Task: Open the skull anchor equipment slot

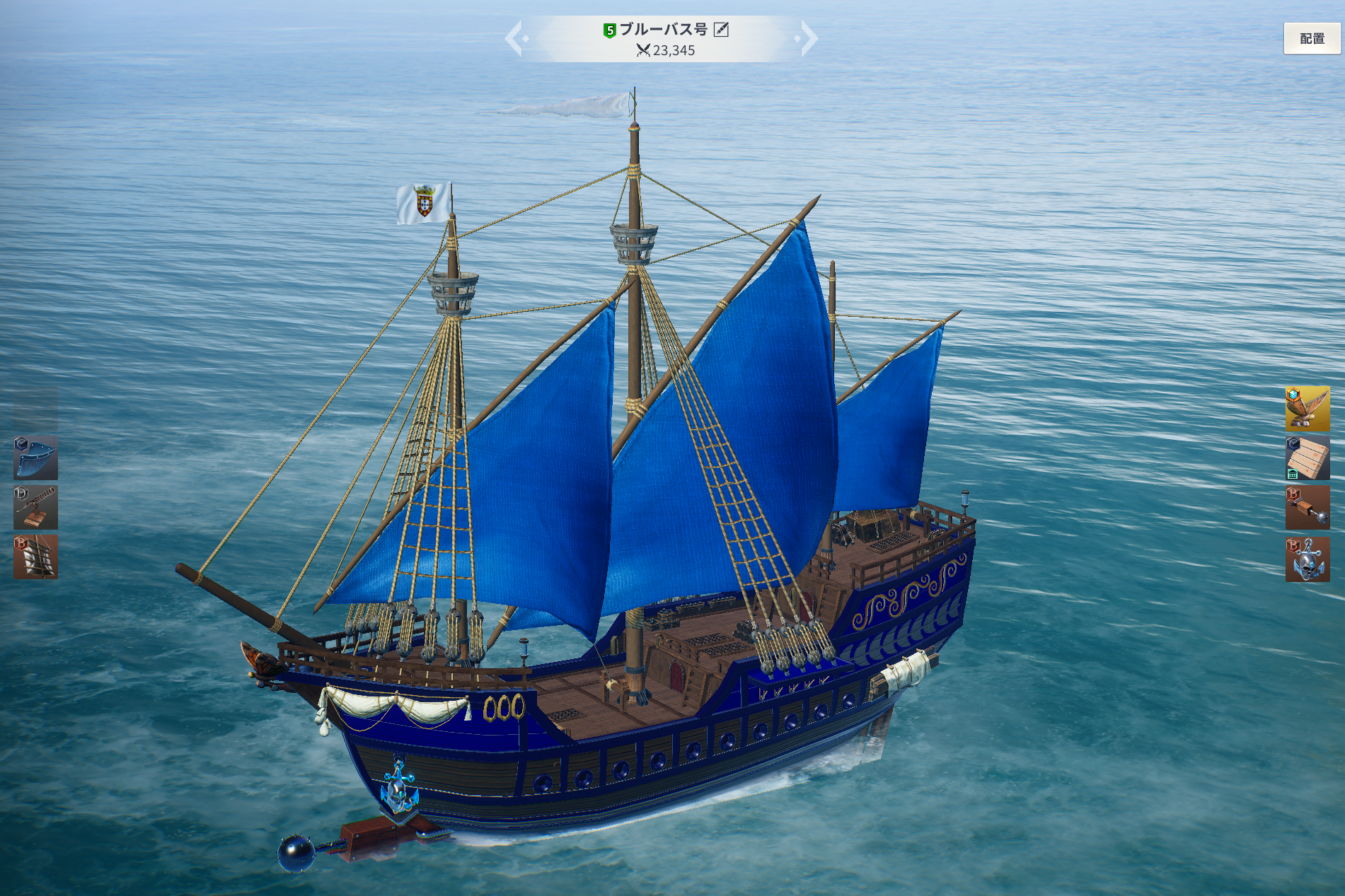Action: point(1307,559)
